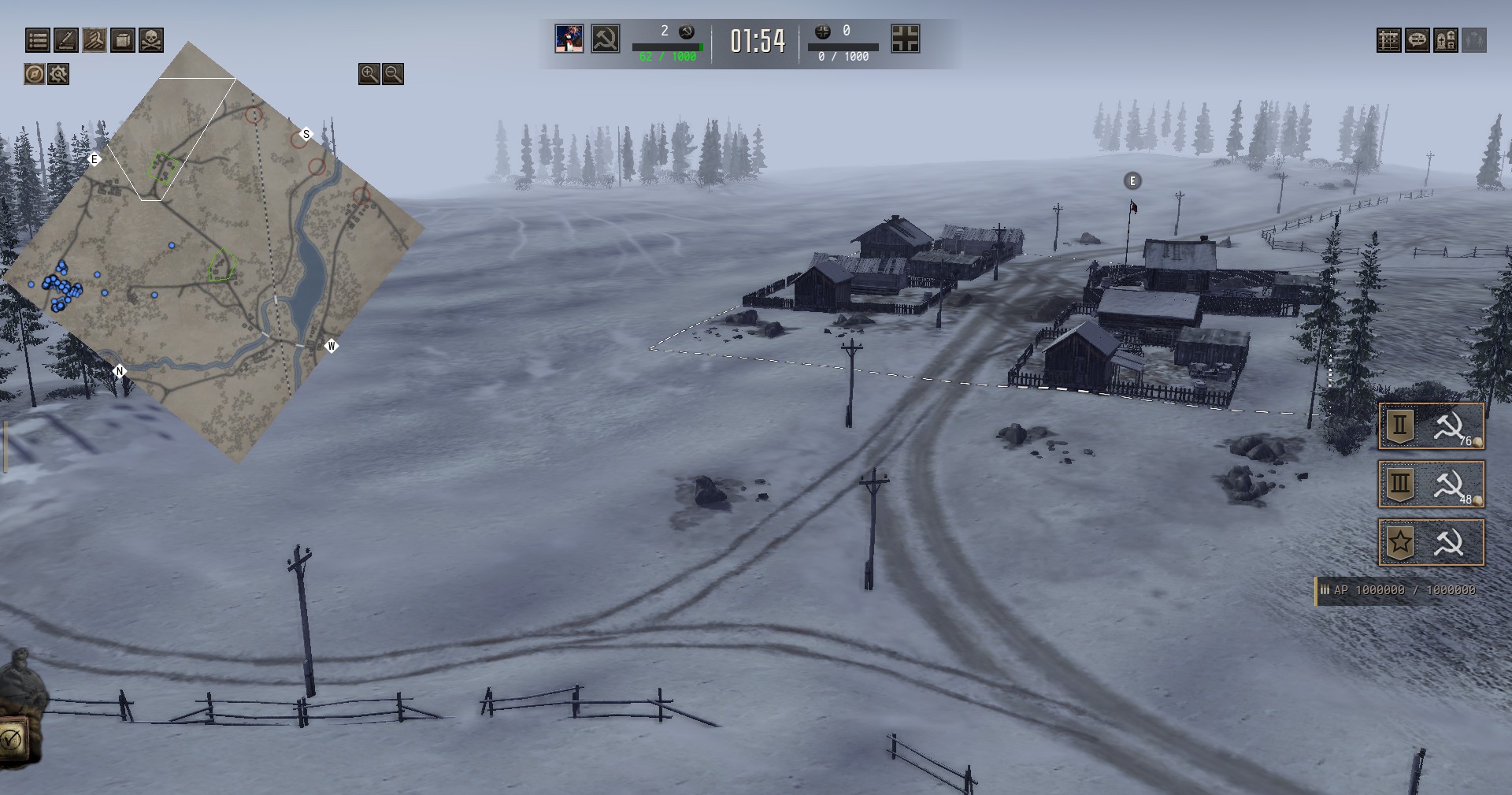Select the pencil drawing tool icon
Viewport: 1512px width, 795px height.
click(65, 39)
